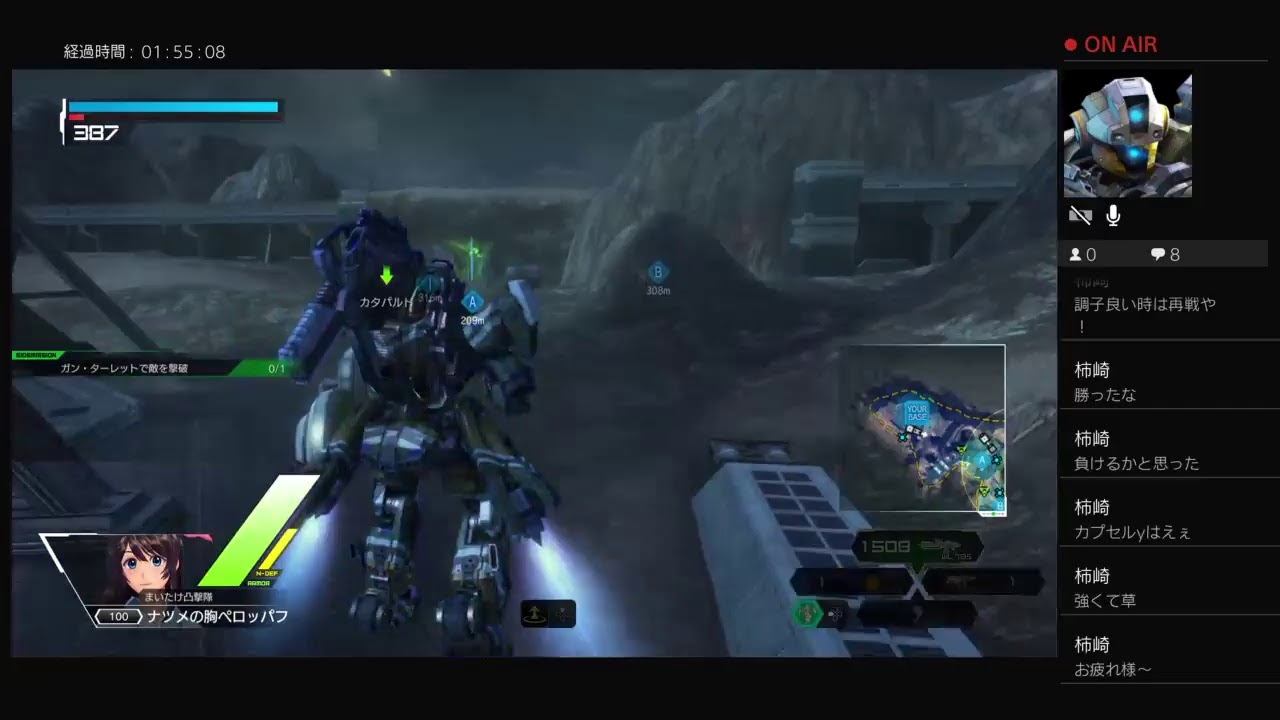
Task: Toggle the stream microphone icon
Action: pyautogui.click(x=1113, y=216)
